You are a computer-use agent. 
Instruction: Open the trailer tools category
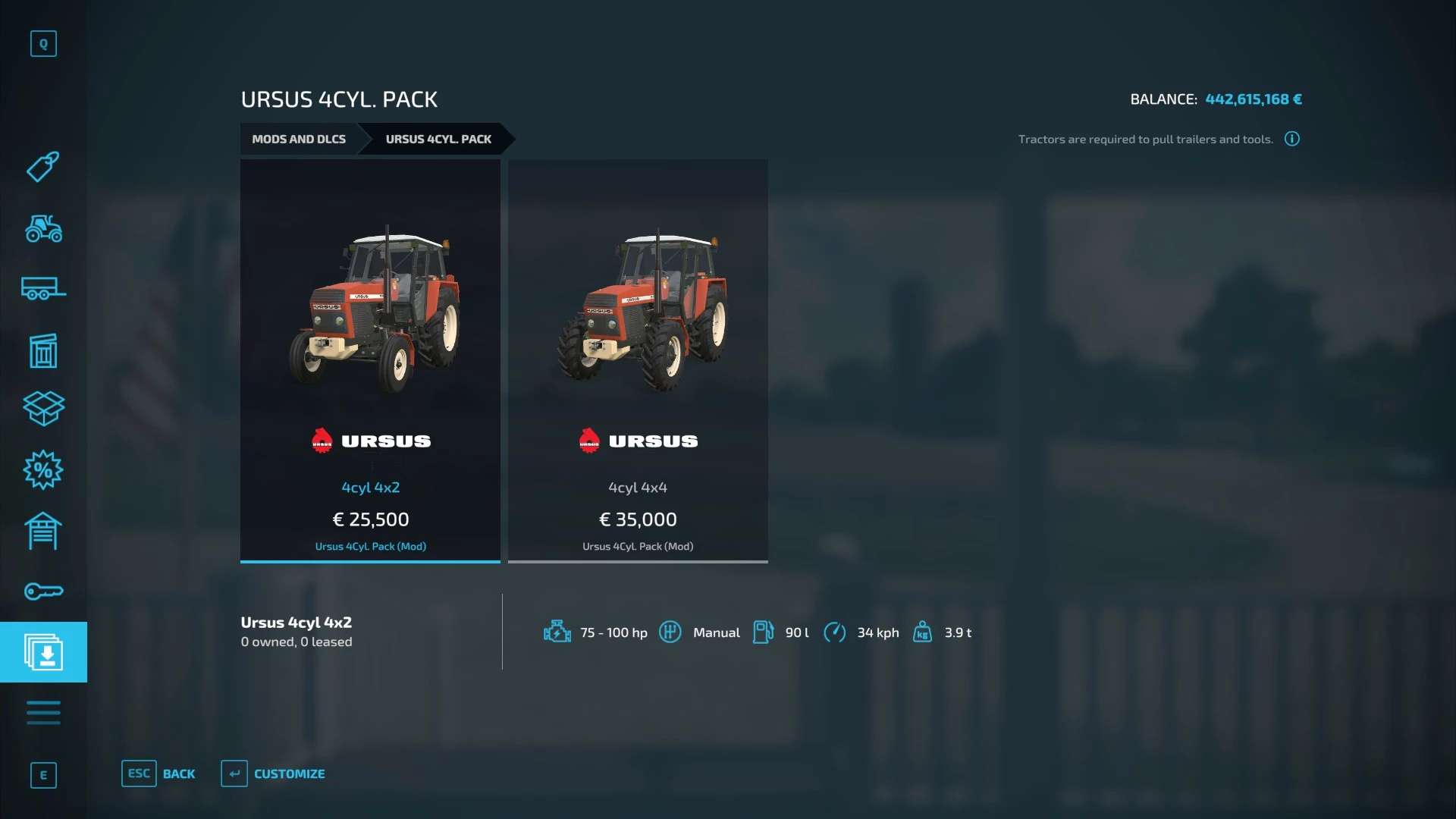(43, 289)
